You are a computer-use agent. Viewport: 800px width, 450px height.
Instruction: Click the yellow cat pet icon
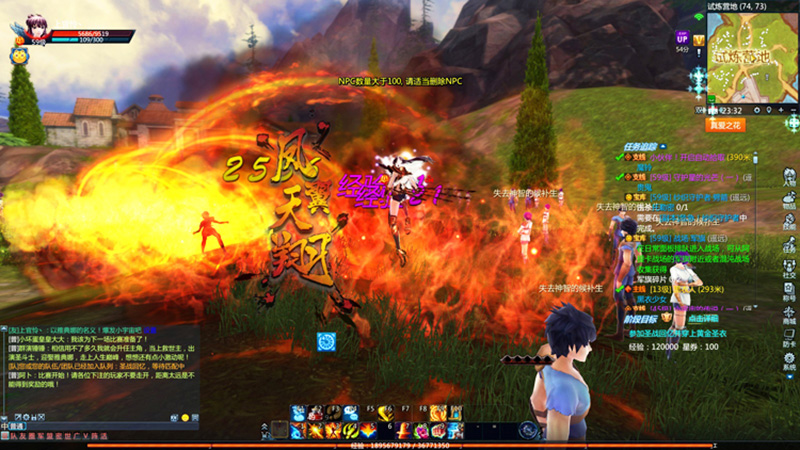[x=19, y=57]
